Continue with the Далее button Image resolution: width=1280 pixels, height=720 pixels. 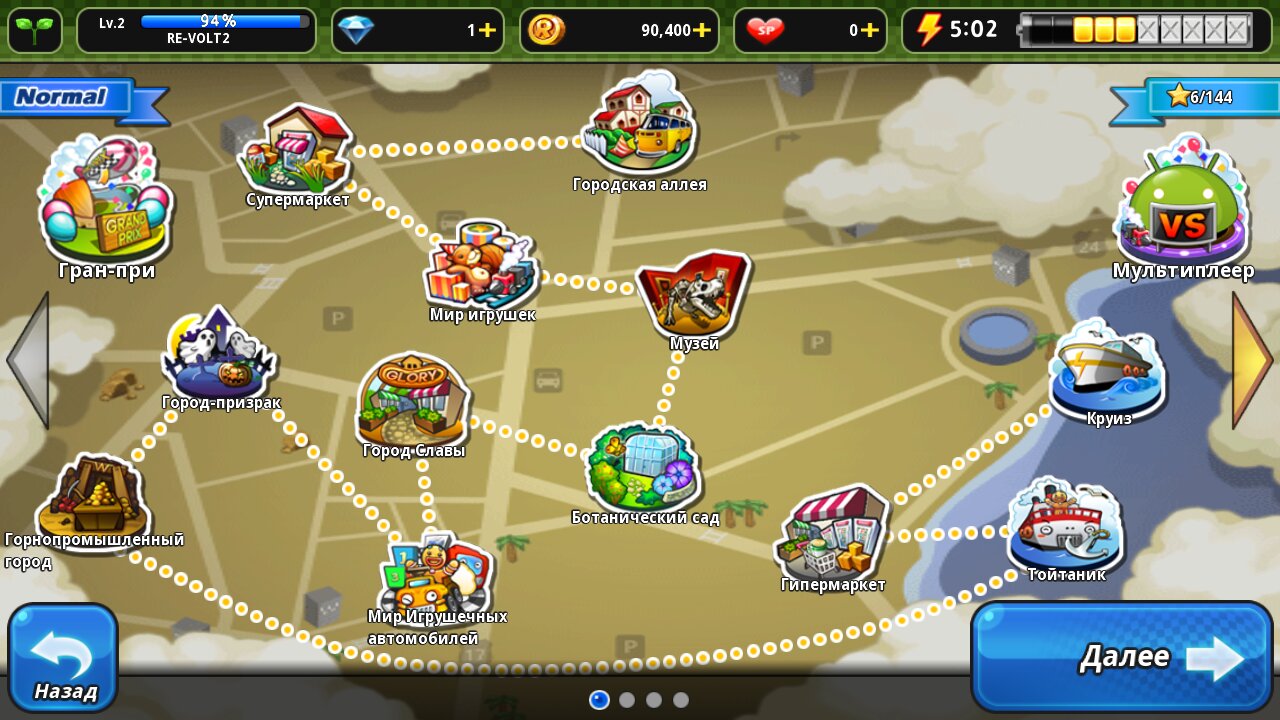coord(1121,656)
